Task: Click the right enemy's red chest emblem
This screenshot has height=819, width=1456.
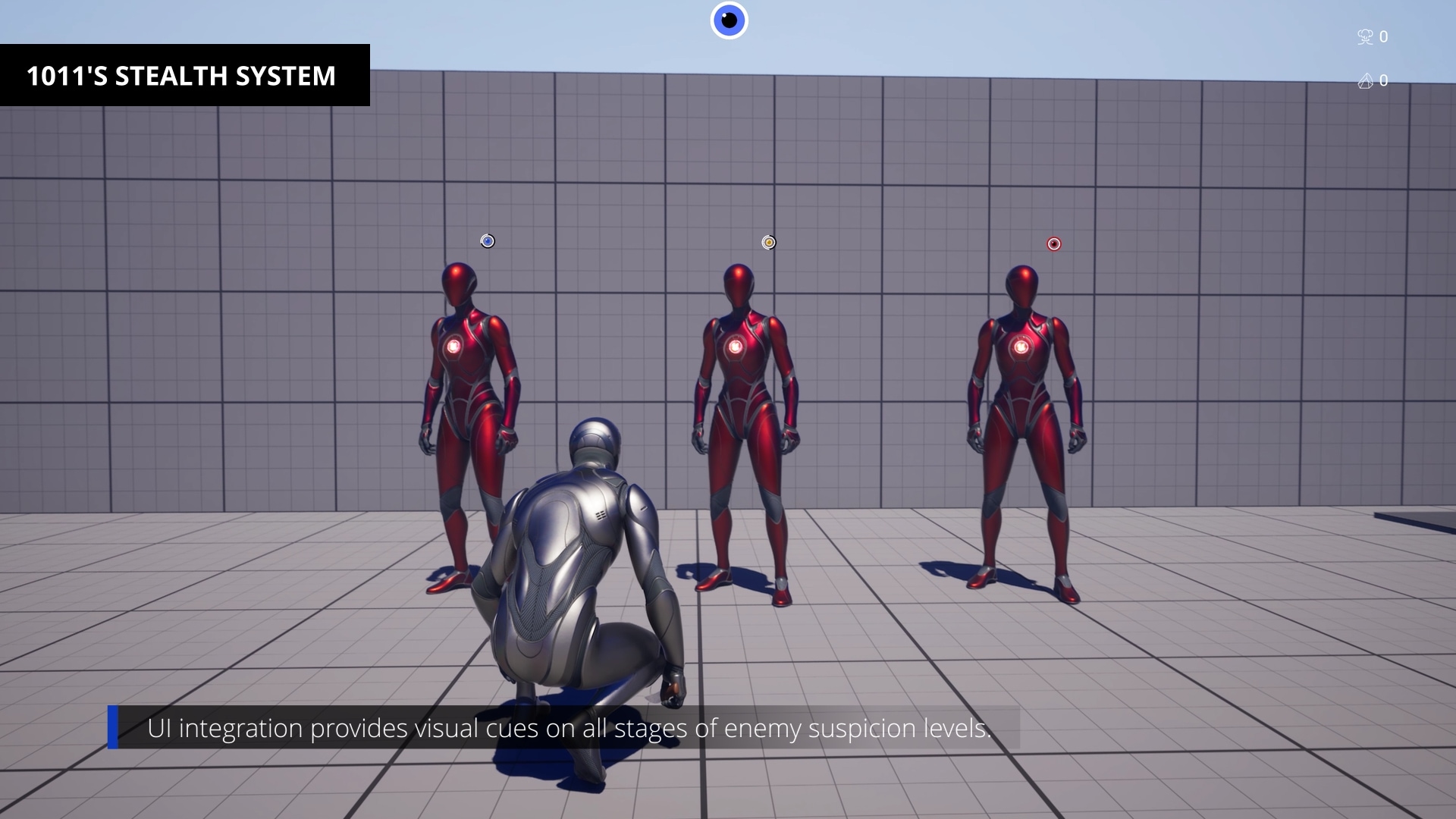Action: click(x=1022, y=348)
